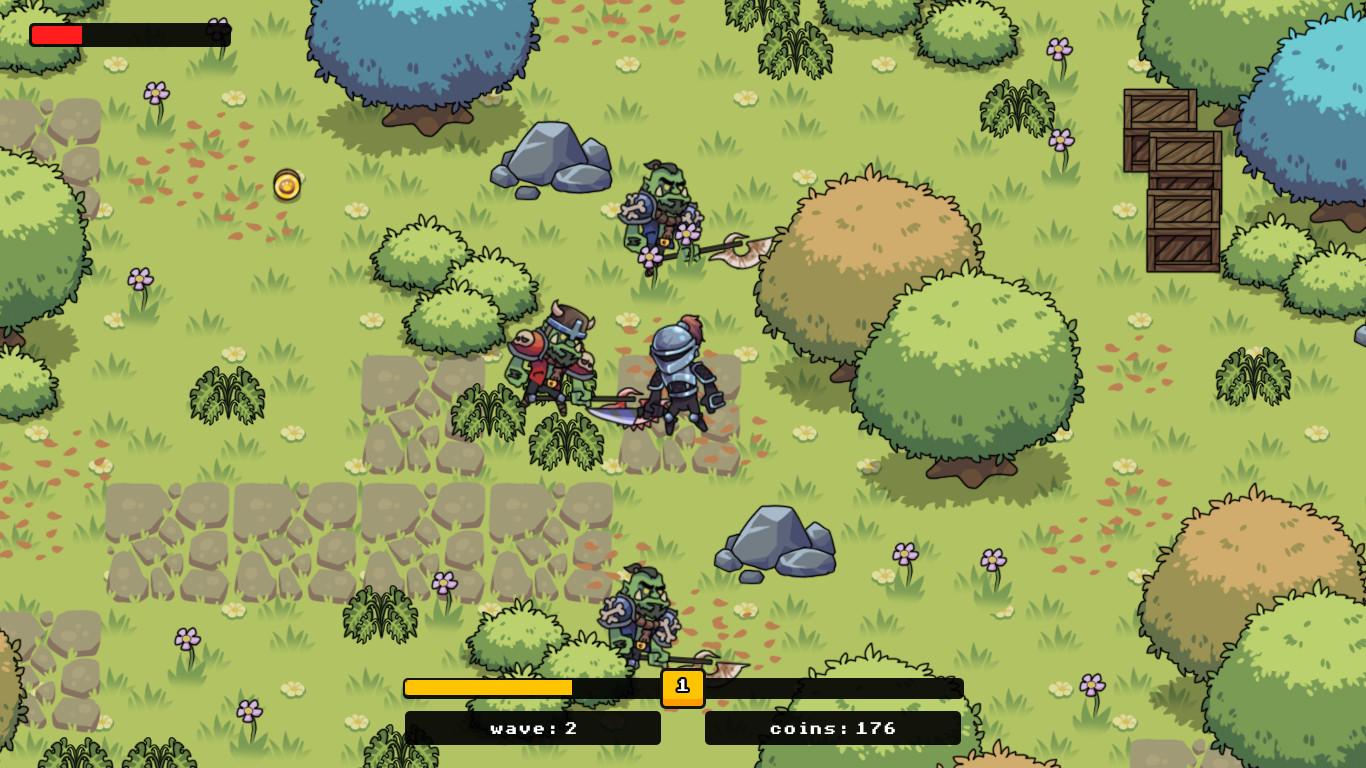Image resolution: width=1366 pixels, height=768 pixels.
Task: Click the coins: 176 counter panel
Action: [x=832, y=728]
